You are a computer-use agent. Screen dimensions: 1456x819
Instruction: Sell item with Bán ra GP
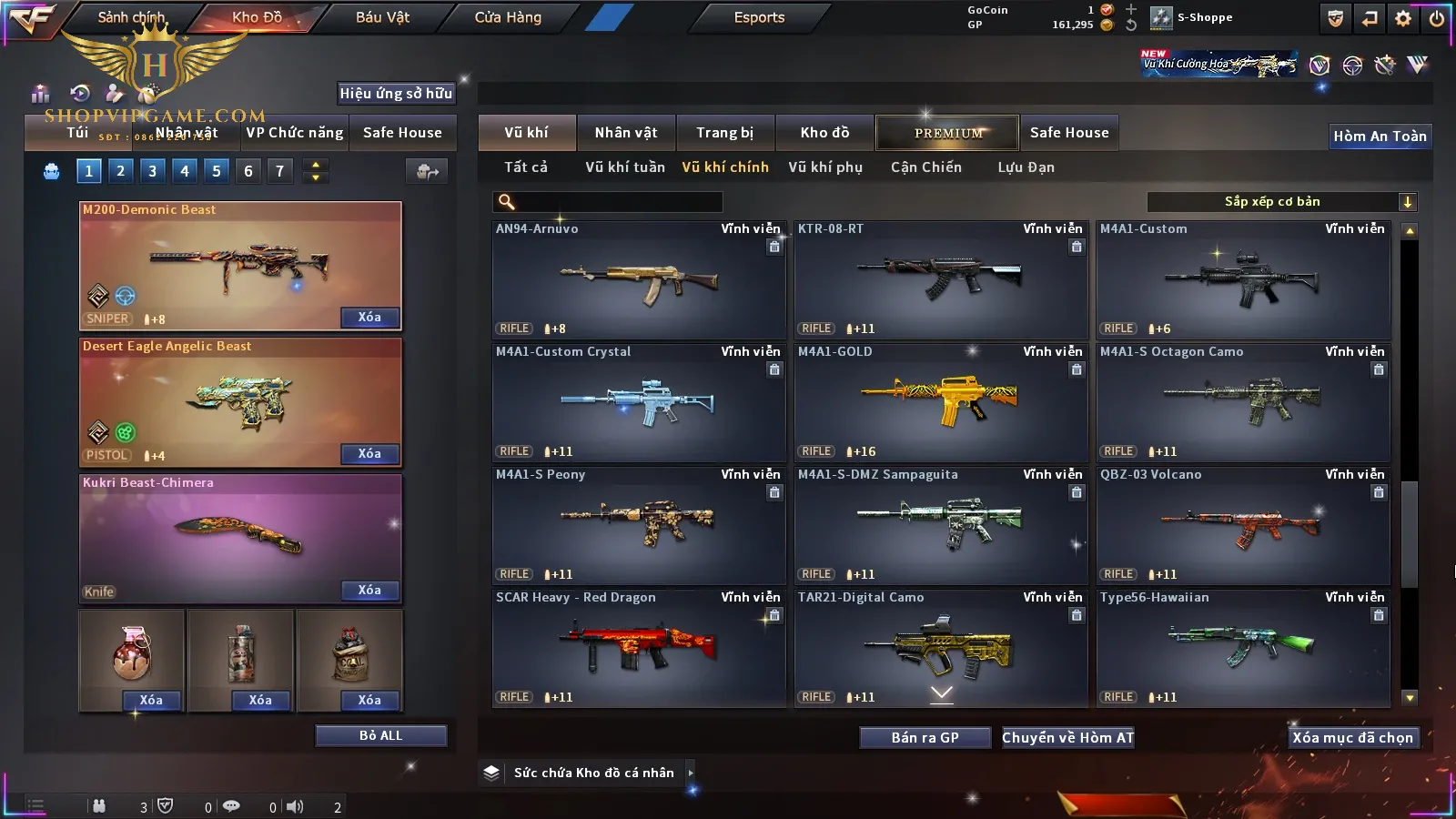[x=925, y=737]
